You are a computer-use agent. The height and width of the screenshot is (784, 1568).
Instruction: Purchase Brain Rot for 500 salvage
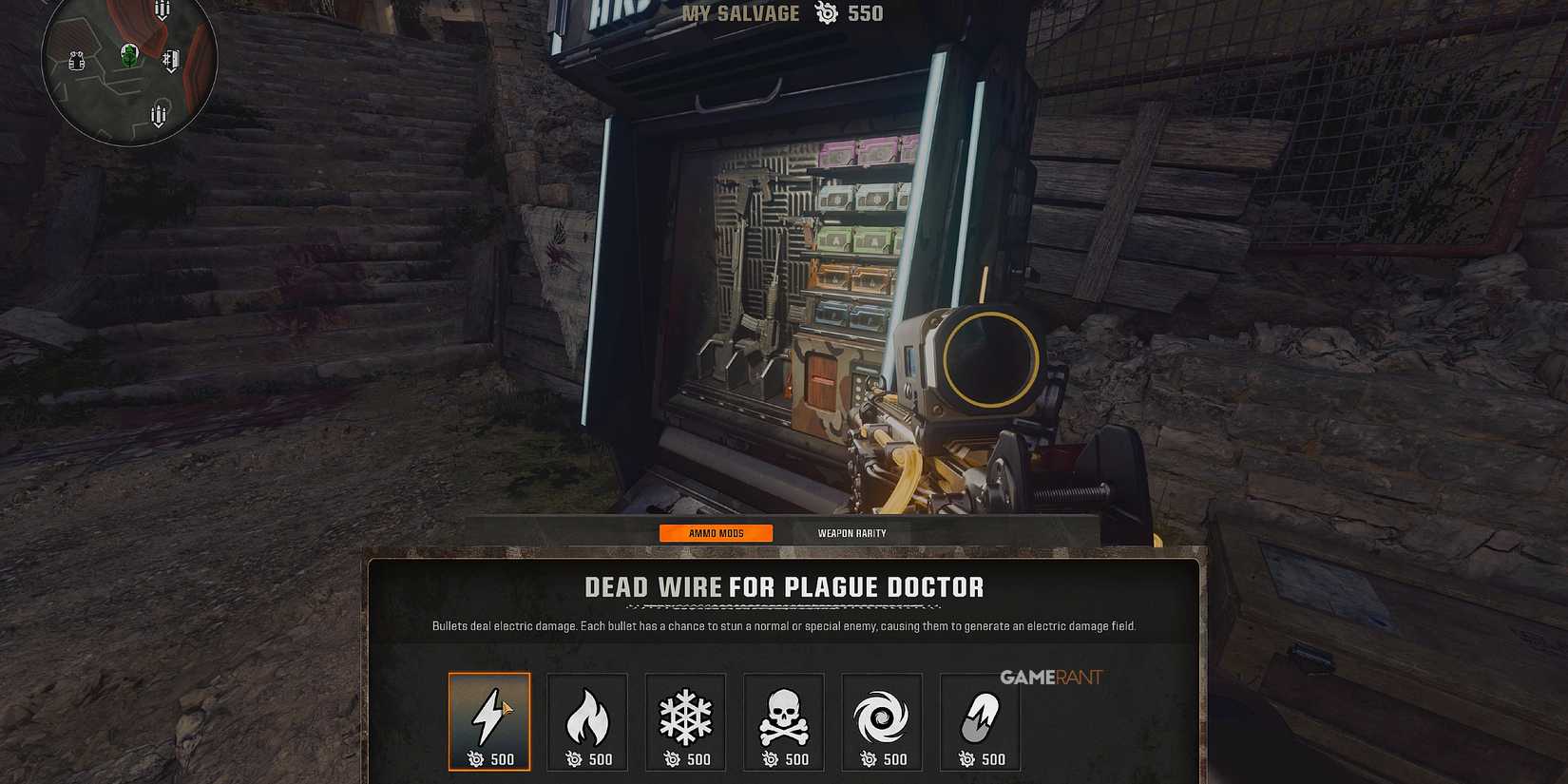[x=783, y=722]
